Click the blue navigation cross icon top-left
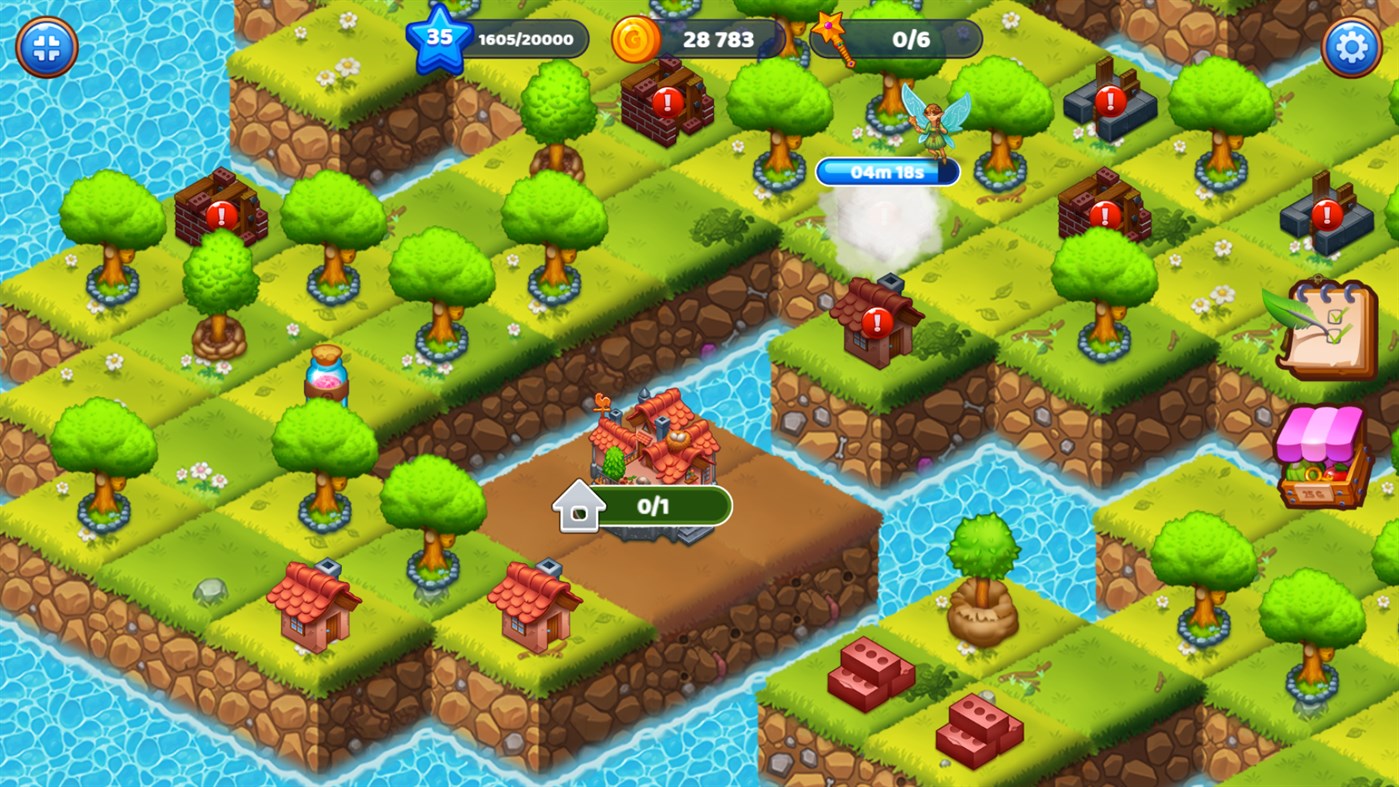This screenshot has width=1399, height=787. (x=45, y=47)
